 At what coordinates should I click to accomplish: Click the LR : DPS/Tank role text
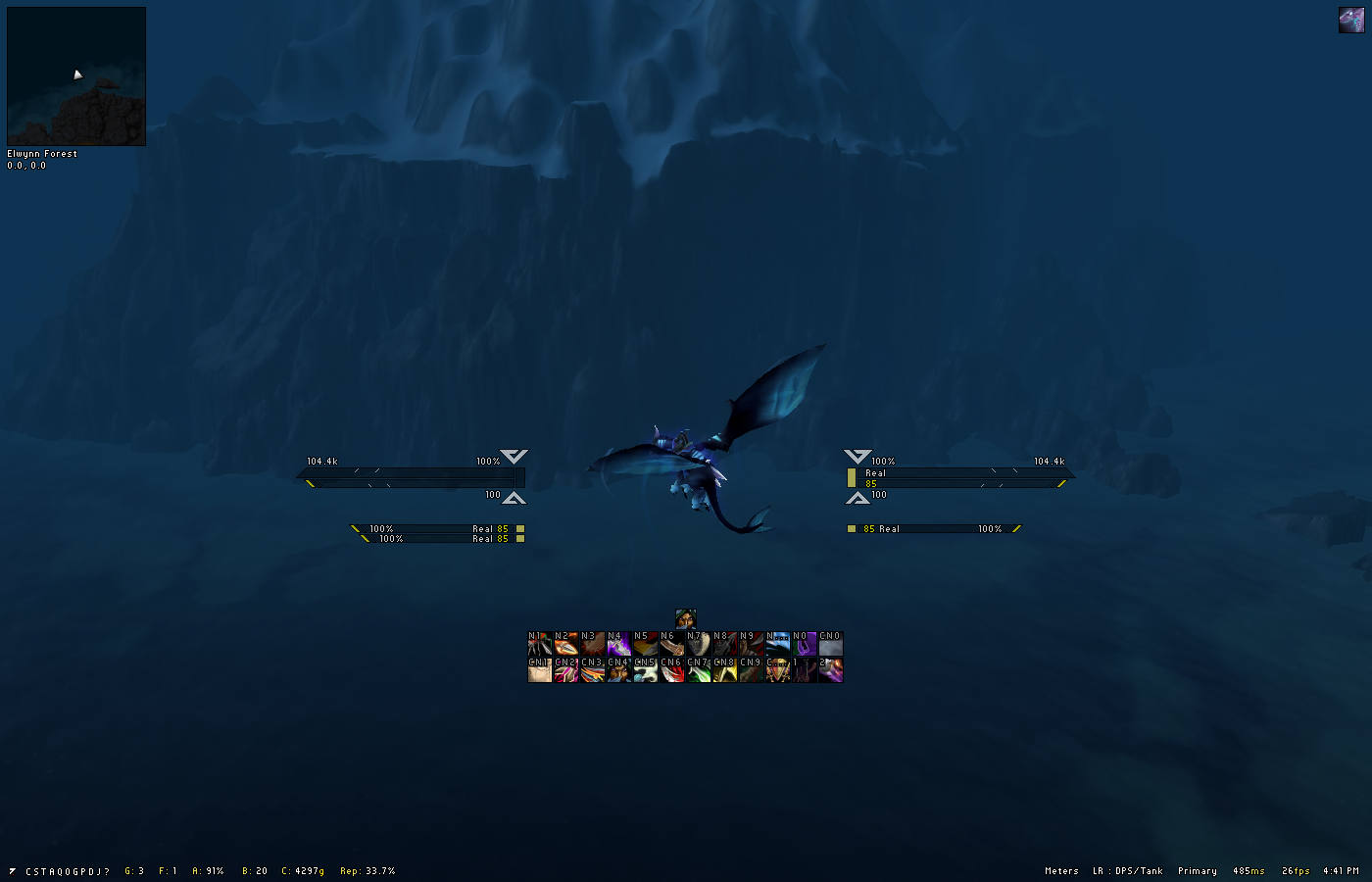(x=1128, y=871)
